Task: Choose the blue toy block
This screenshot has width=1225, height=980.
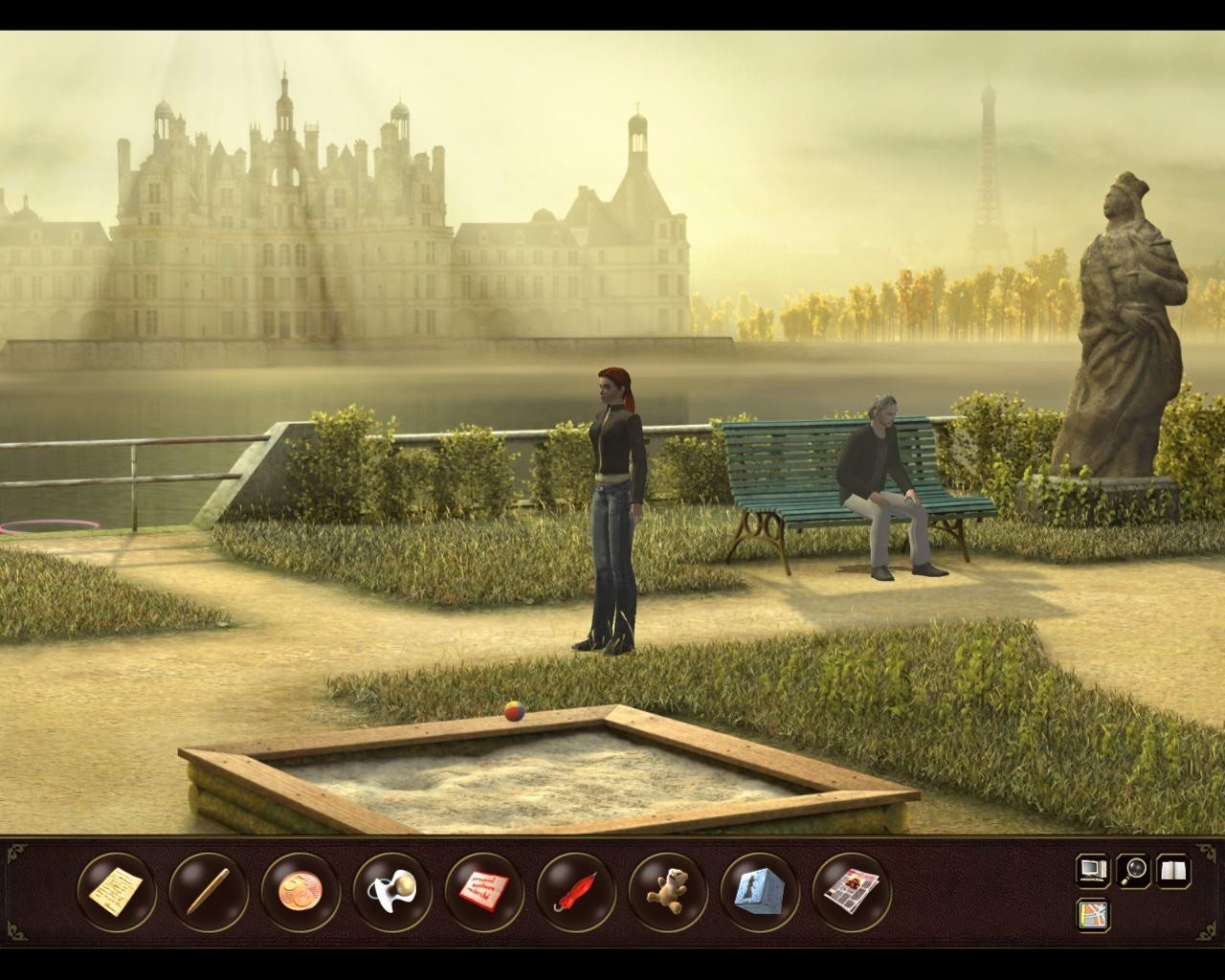Action: point(759,890)
